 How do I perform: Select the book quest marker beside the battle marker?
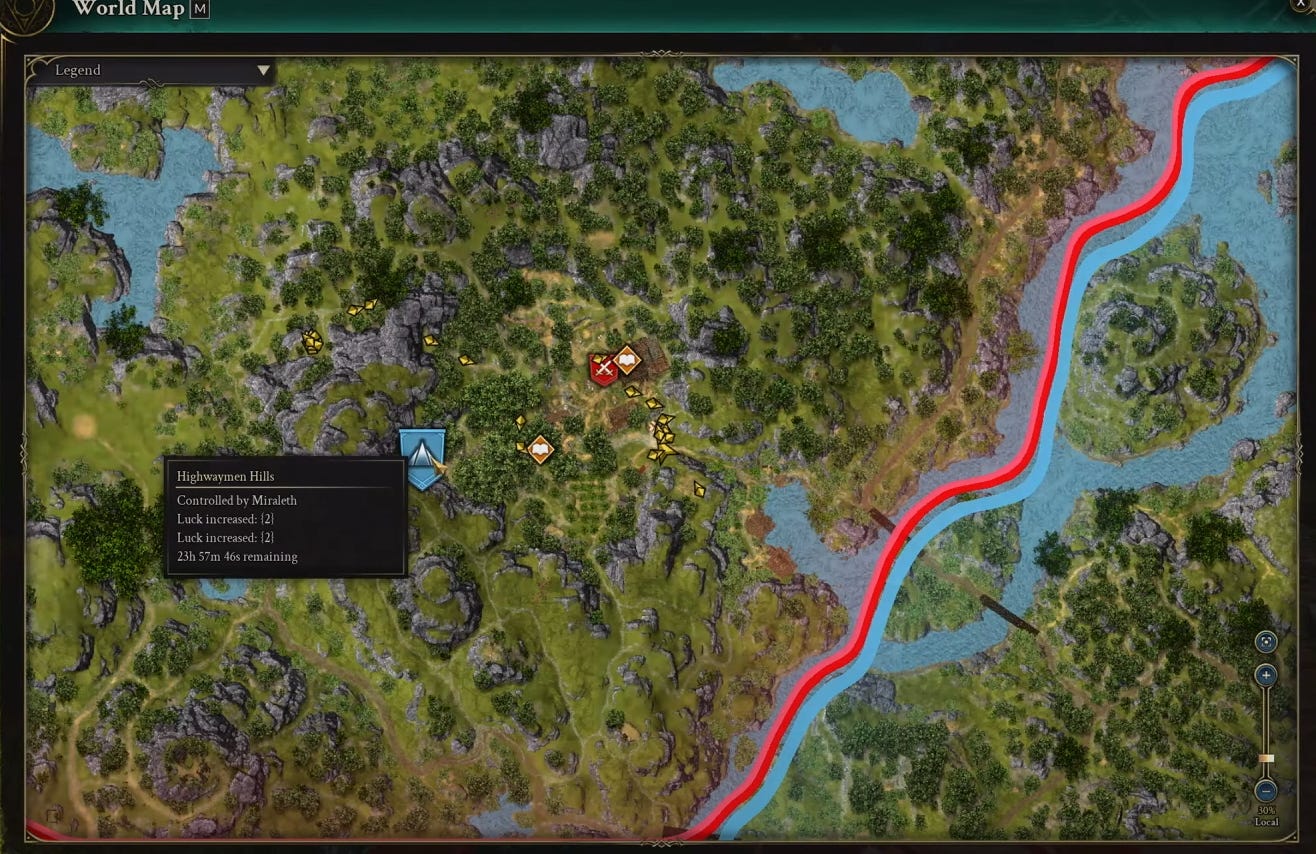point(627,361)
